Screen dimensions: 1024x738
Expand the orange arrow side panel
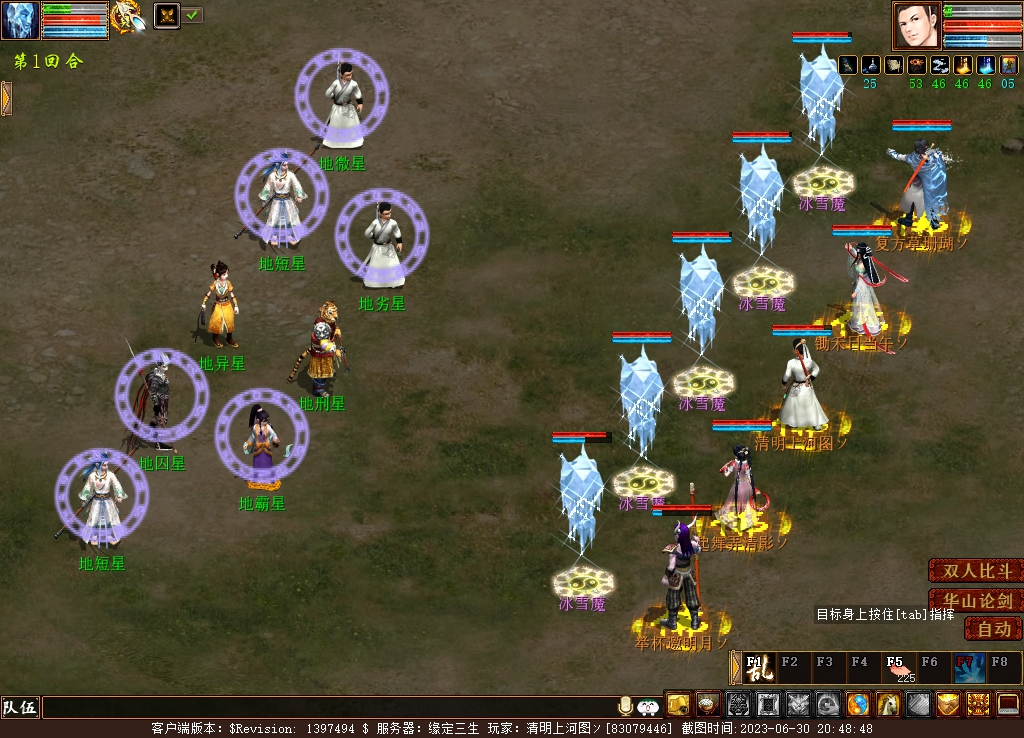[x=6, y=98]
